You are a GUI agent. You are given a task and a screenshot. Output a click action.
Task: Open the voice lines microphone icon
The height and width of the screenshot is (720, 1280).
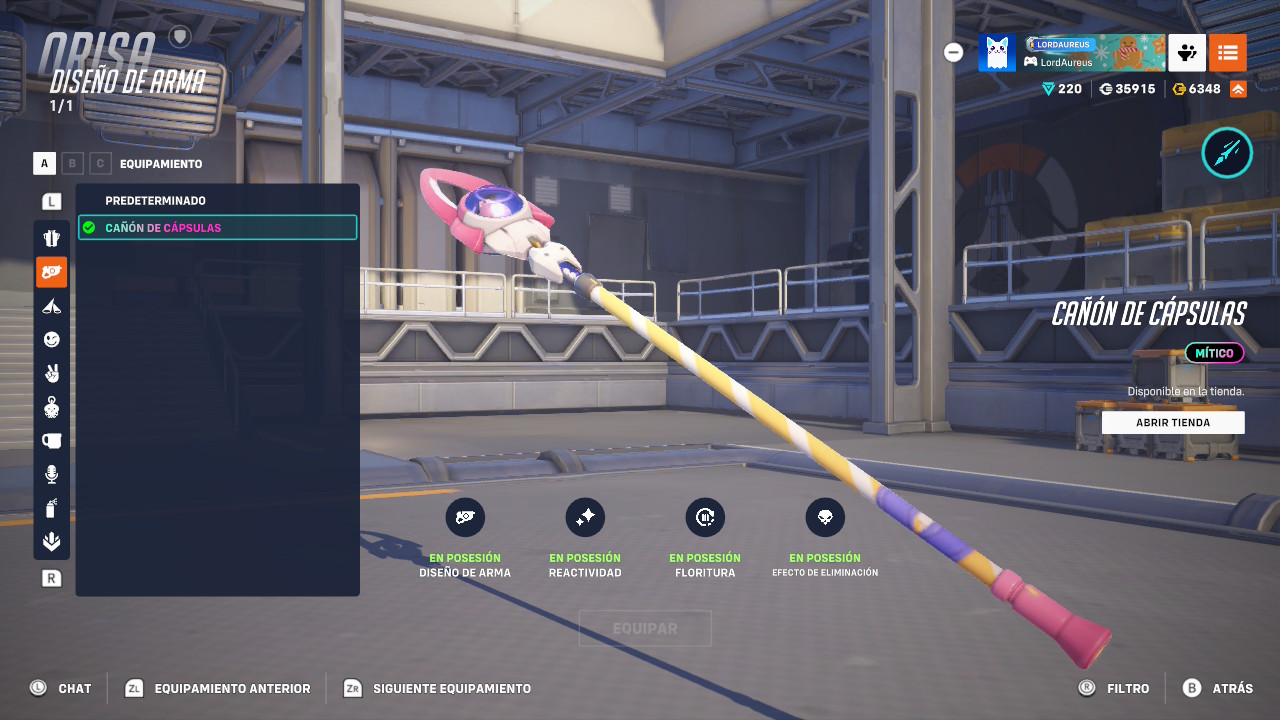(51, 475)
